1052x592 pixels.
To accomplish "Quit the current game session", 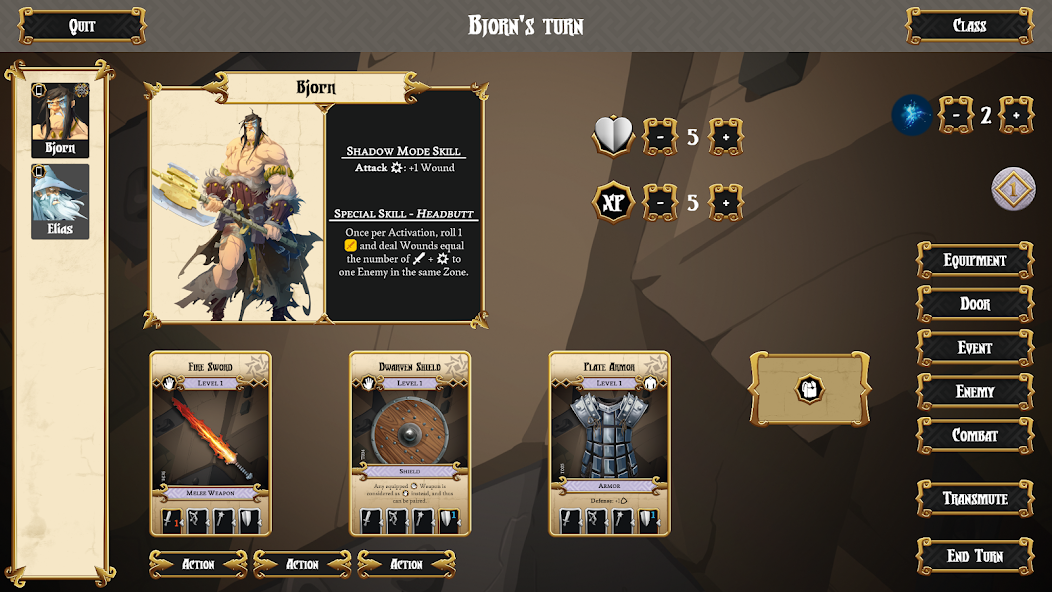I will 82,26.
